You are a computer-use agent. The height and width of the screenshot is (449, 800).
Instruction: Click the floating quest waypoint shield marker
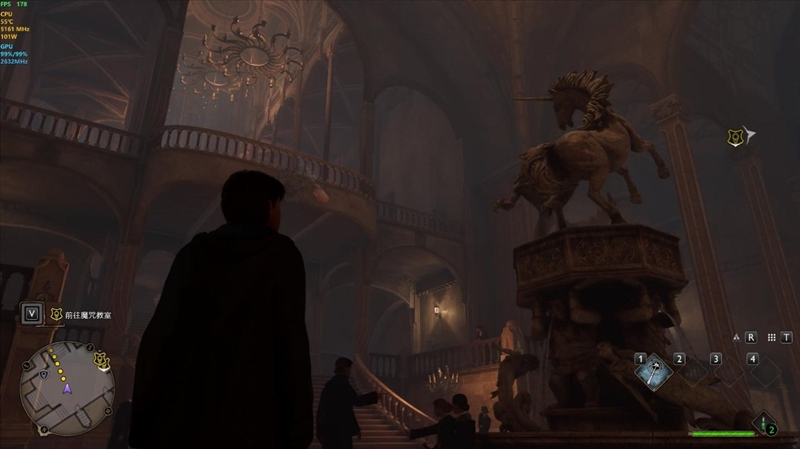pyautogui.click(x=735, y=135)
